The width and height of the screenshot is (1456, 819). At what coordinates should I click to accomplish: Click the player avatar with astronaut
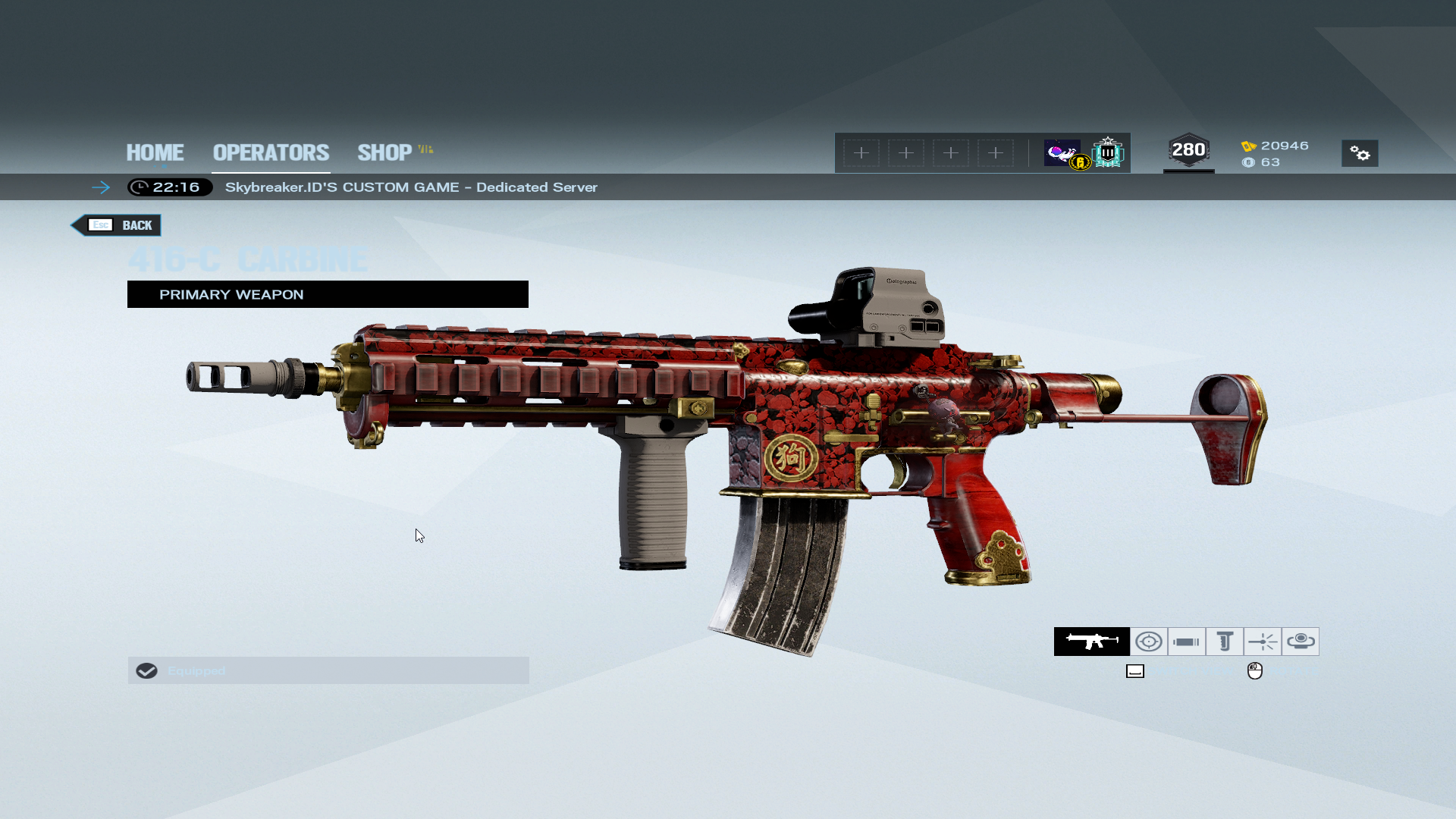point(1062,153)
